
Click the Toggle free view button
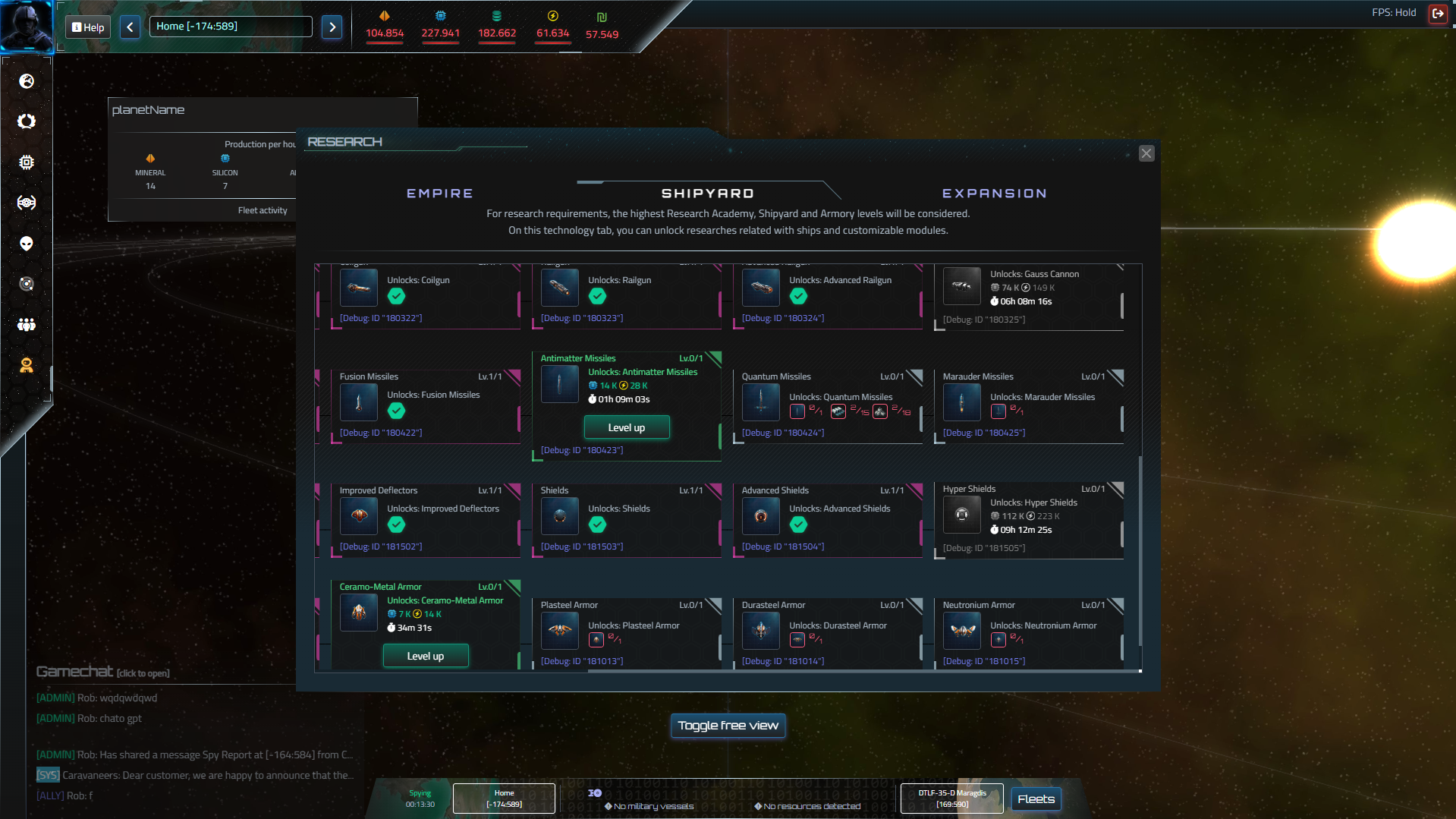[728, 726]
